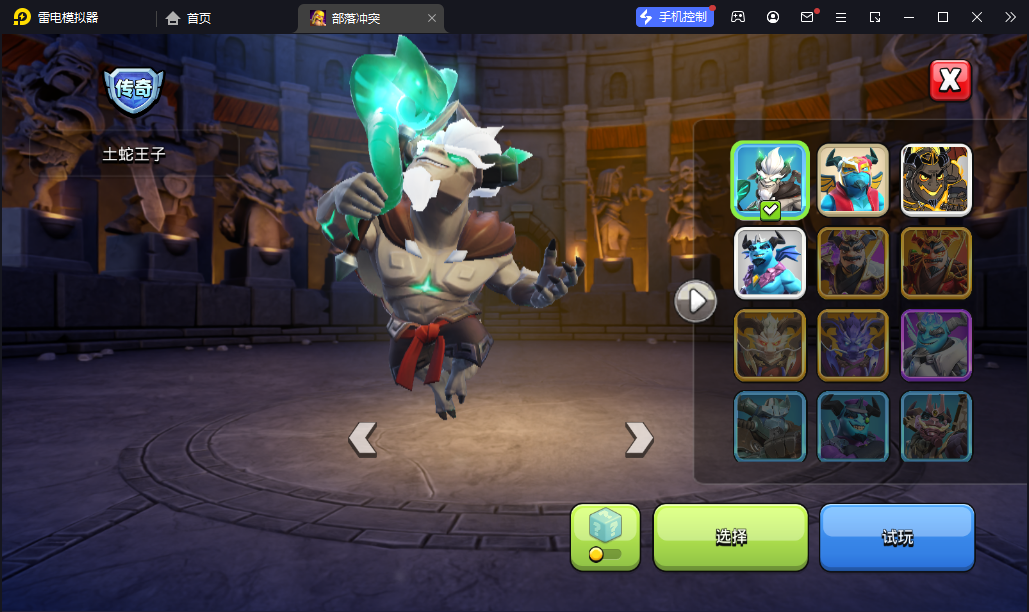Pick the black and gold comic-style skin

[936, 180]
